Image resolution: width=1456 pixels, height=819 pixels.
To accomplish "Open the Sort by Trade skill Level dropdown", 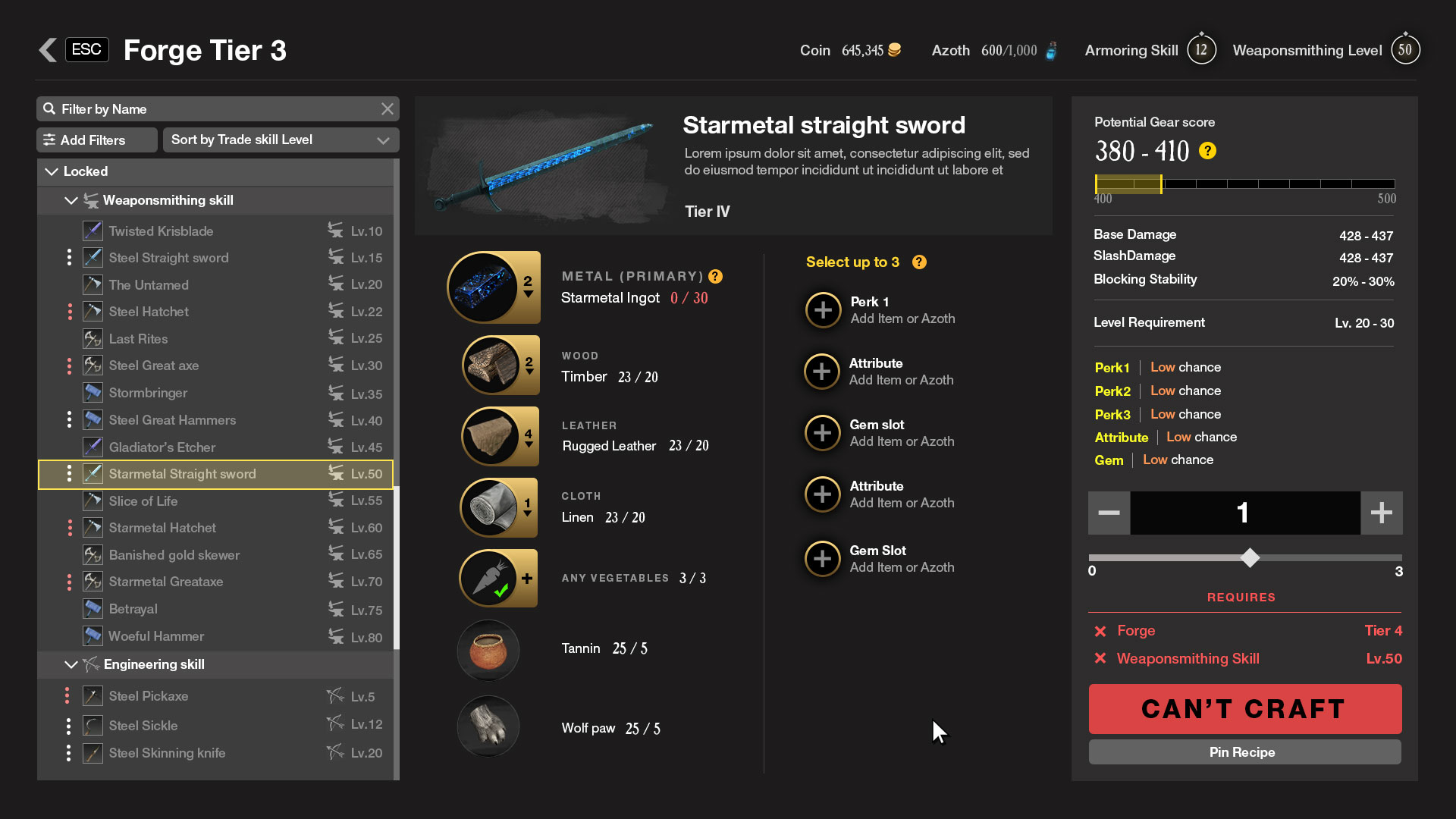I will [281, 140].
